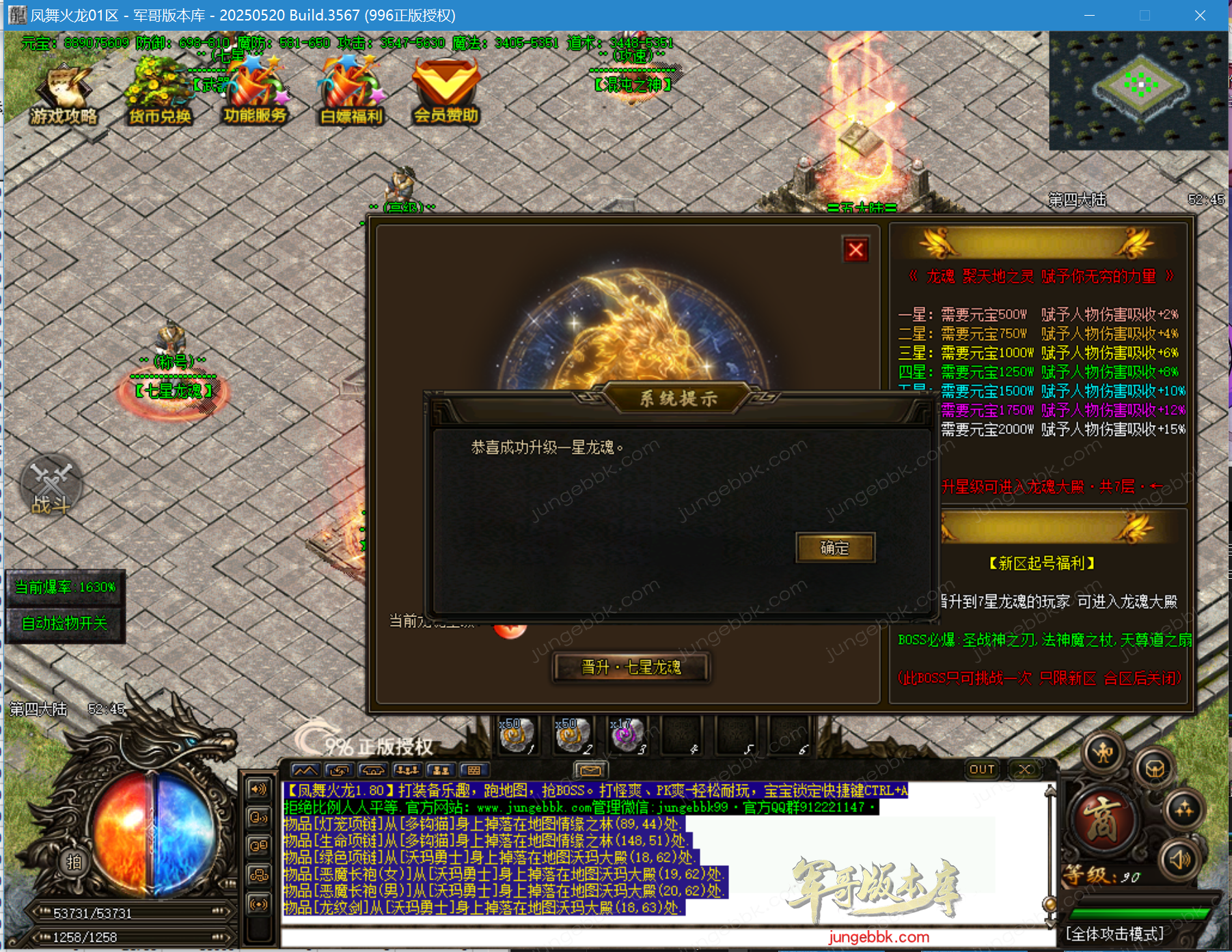
Task: Click the green HP progress bar near 等级:90
Action: point(1141,915)
